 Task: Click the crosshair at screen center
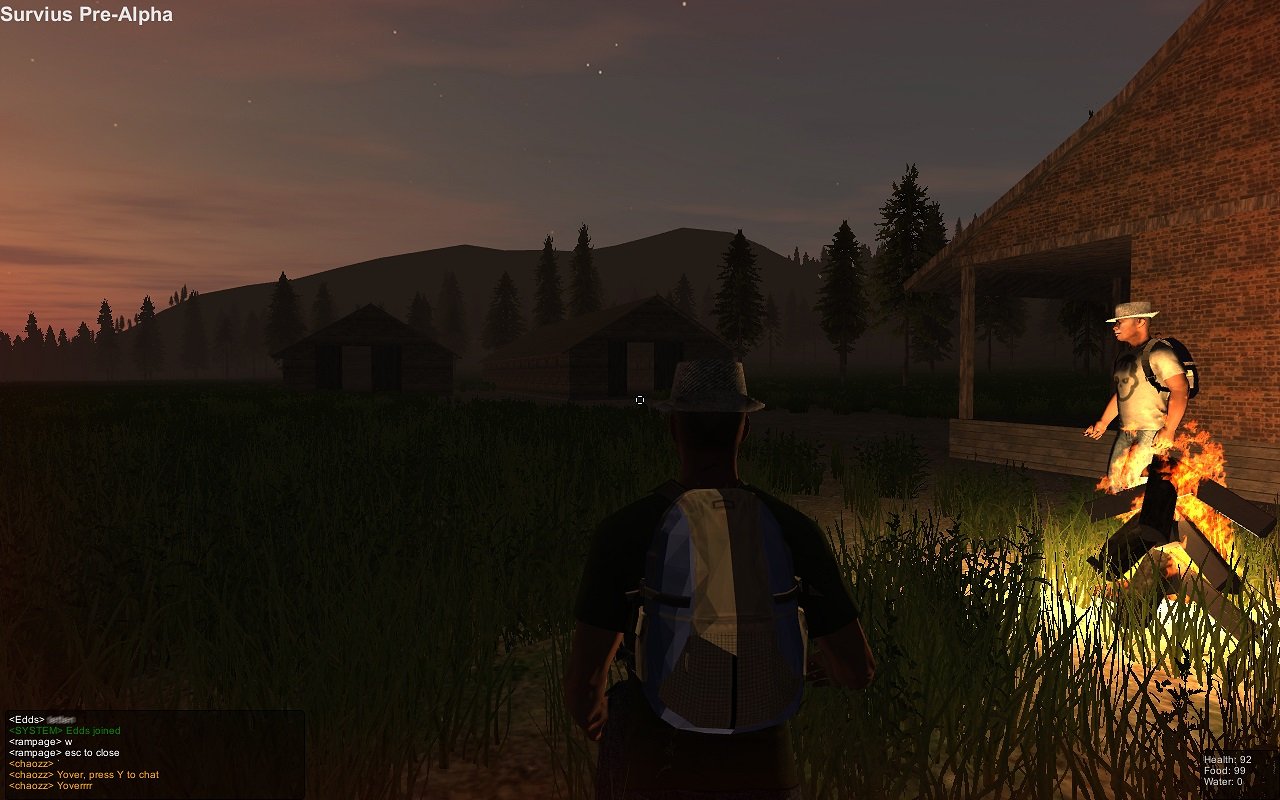point(640,400)
